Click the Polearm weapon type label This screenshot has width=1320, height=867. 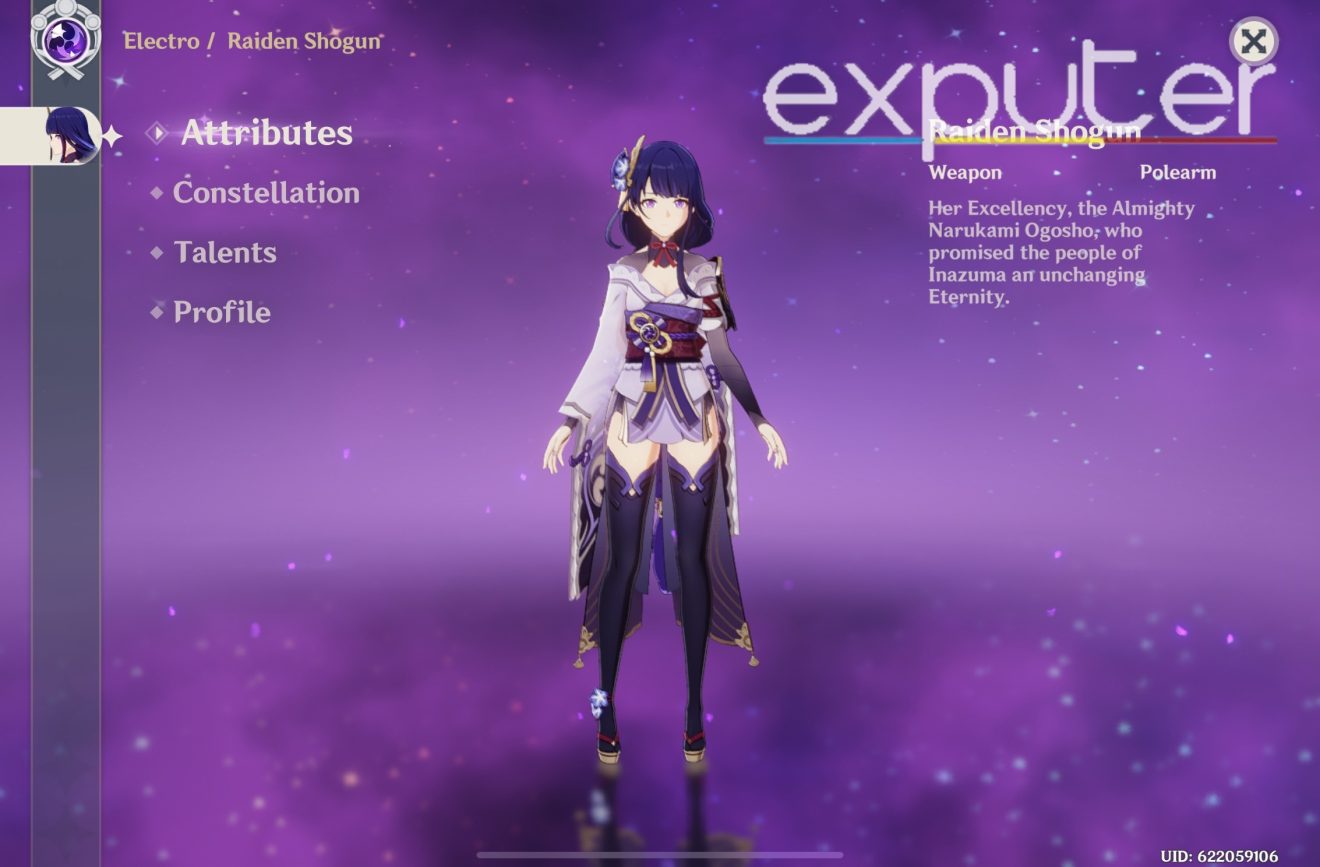(x=1177, y=172)
